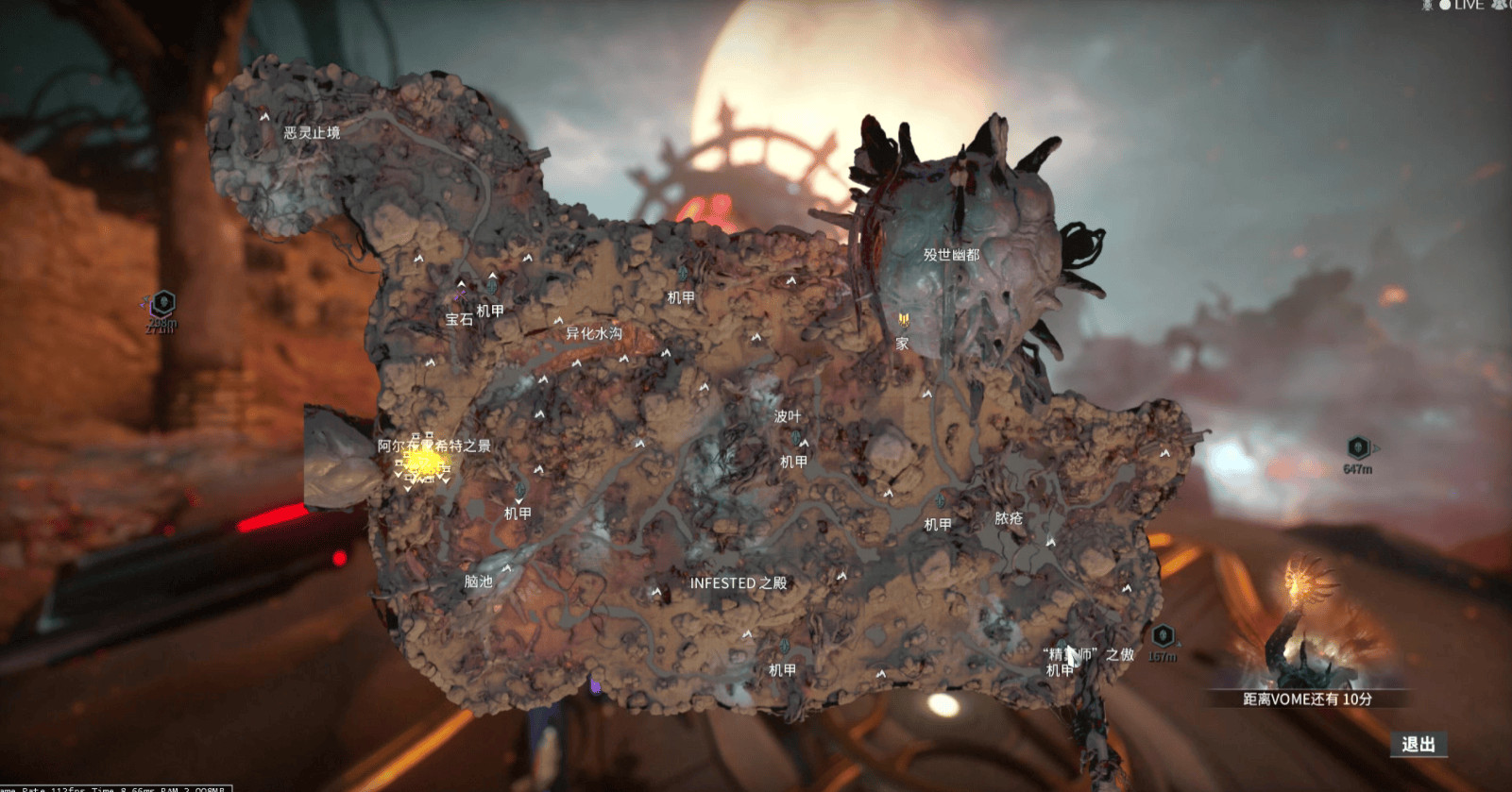This screenshot has height=792, width=1512.
Task: Choose the 脓疮 map location
Action: tap(1009, 518)
